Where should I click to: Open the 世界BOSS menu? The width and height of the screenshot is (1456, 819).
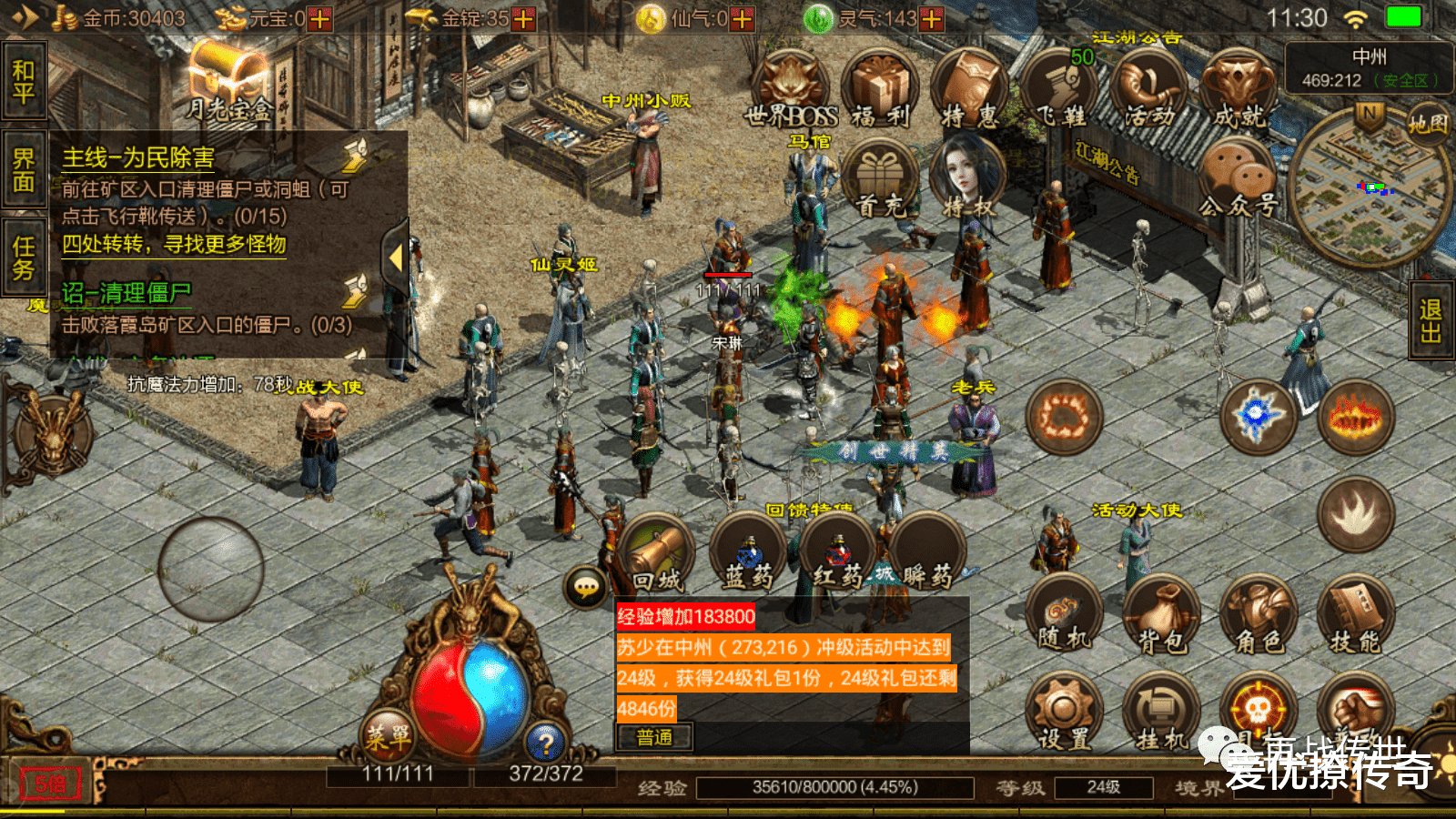click(x=790, y=89)
